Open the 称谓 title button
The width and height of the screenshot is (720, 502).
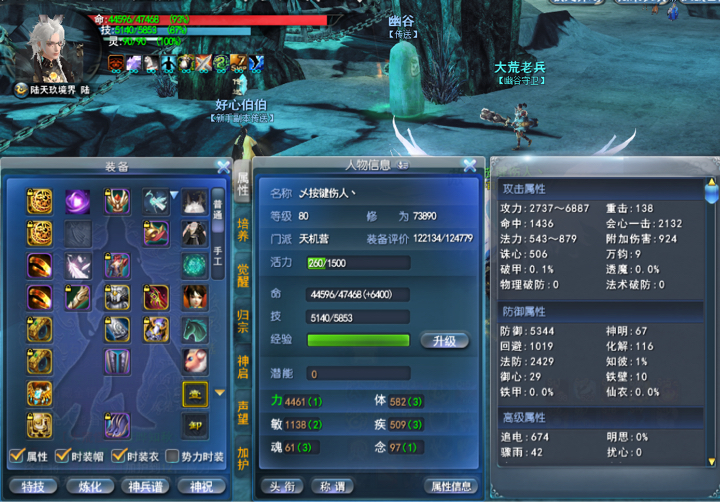click(333, 486)
